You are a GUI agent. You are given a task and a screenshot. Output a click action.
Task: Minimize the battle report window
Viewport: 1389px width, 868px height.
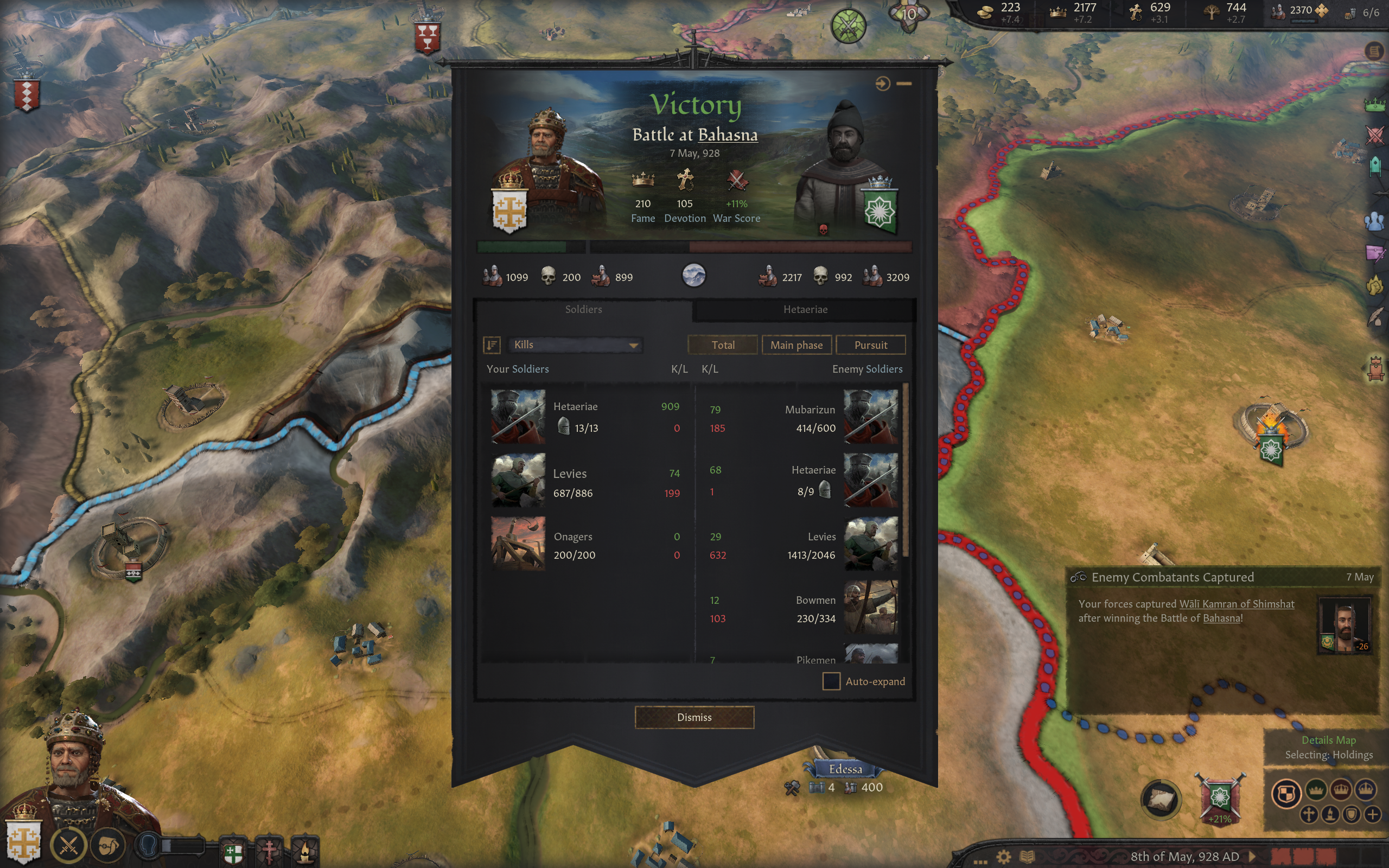[x=904, y=84]
